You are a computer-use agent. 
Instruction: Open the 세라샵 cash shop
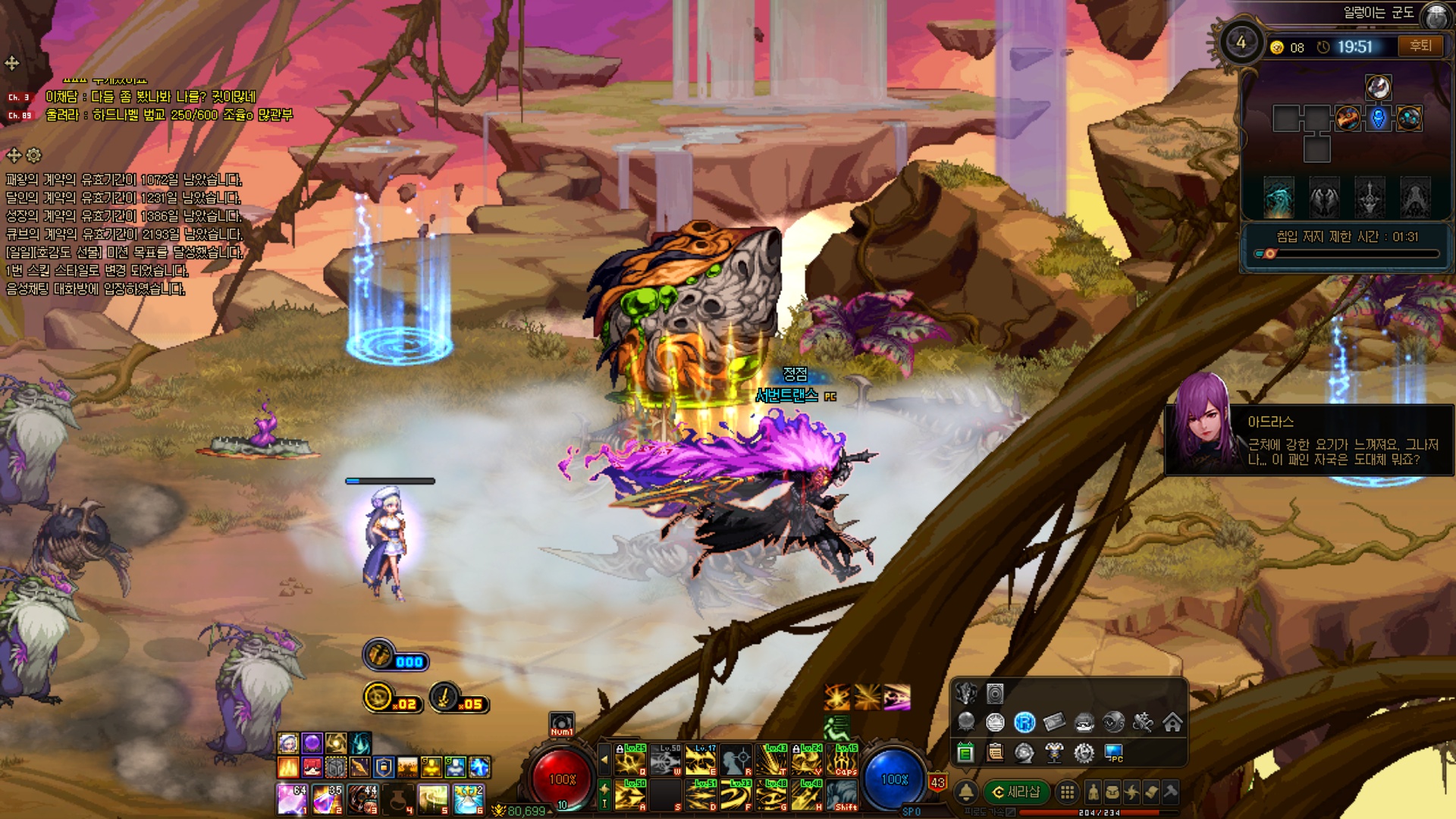[1016, 792]
